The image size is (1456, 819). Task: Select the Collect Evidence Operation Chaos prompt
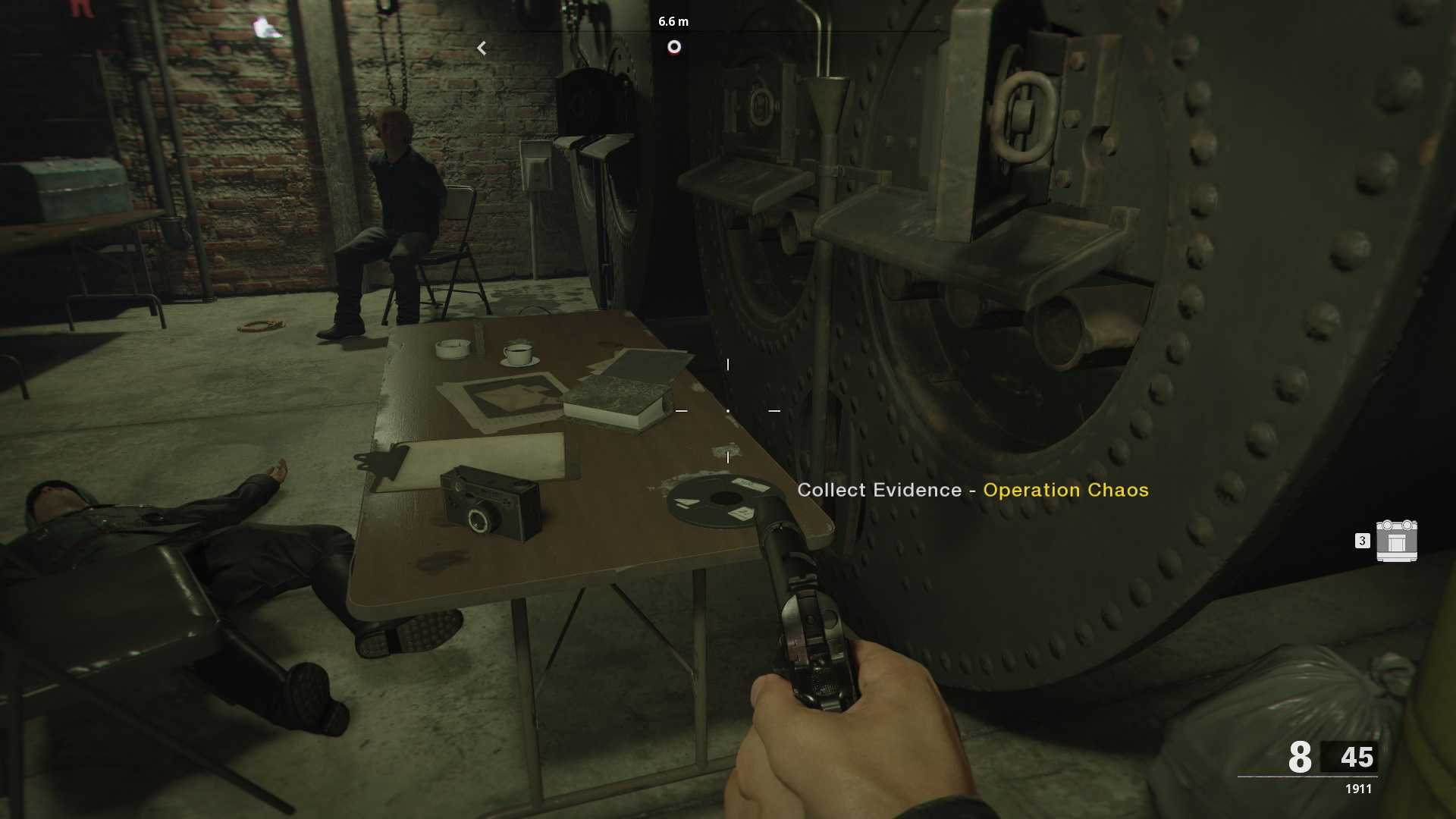(x=972, y=491)
